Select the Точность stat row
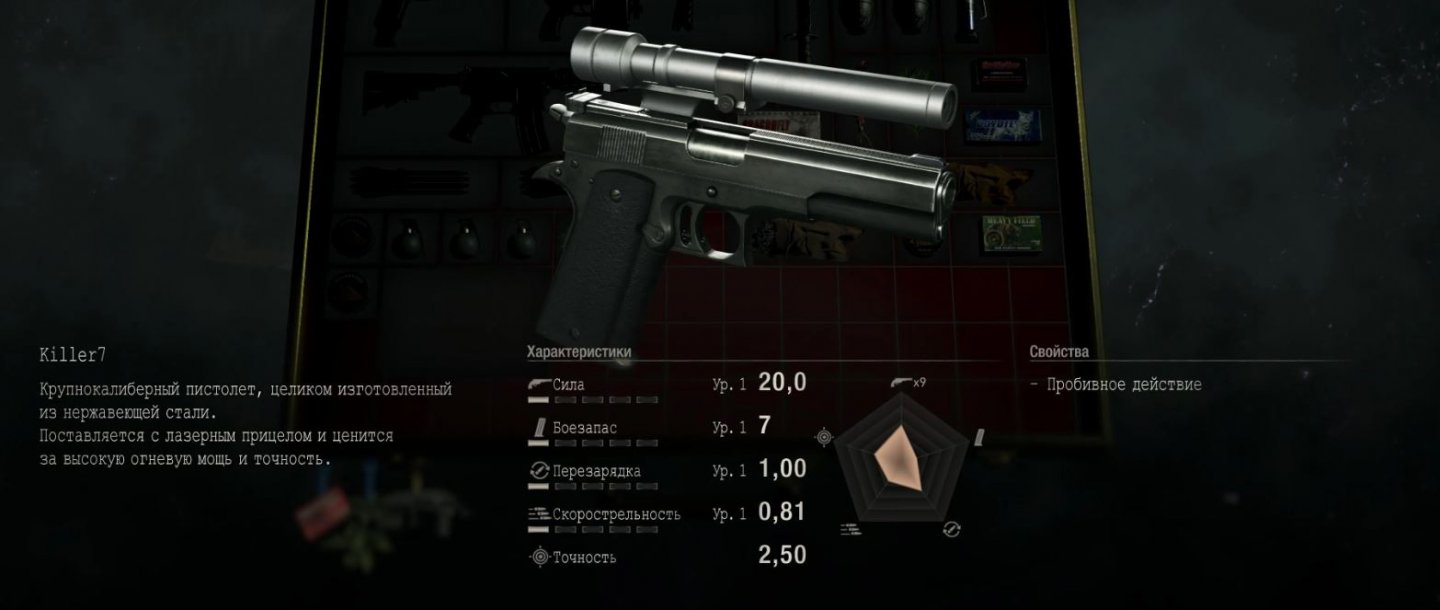 pos(665,557)
